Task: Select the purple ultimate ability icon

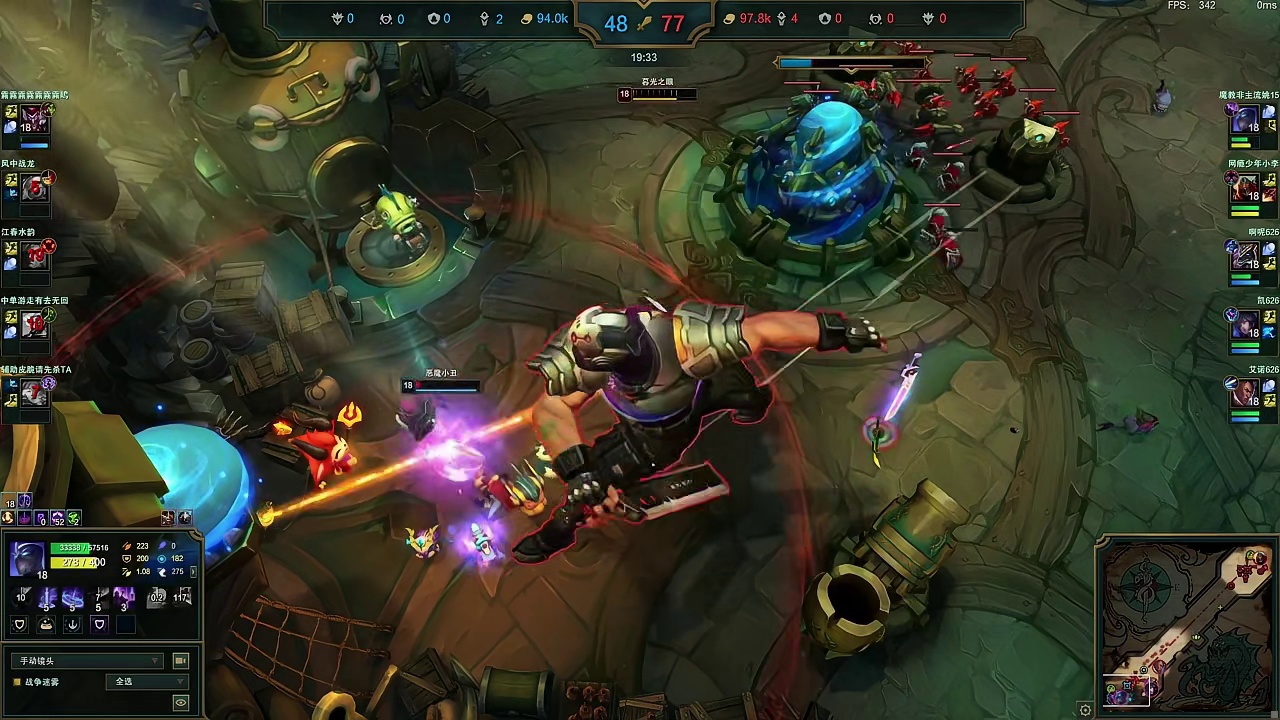Action: point(123,598)
